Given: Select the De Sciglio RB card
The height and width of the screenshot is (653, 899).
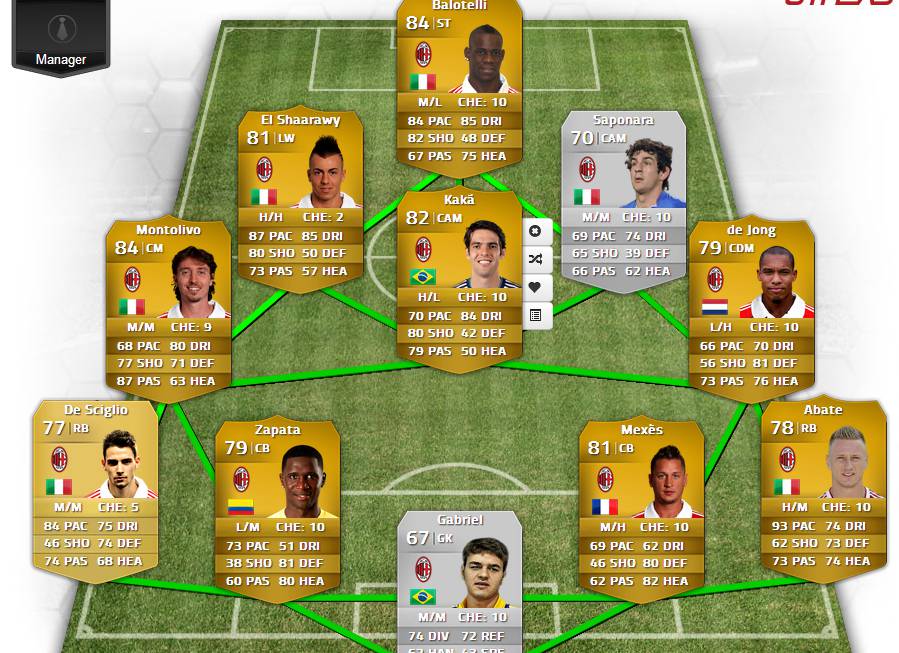Looking at the screenshot, I should coord(95,485).
